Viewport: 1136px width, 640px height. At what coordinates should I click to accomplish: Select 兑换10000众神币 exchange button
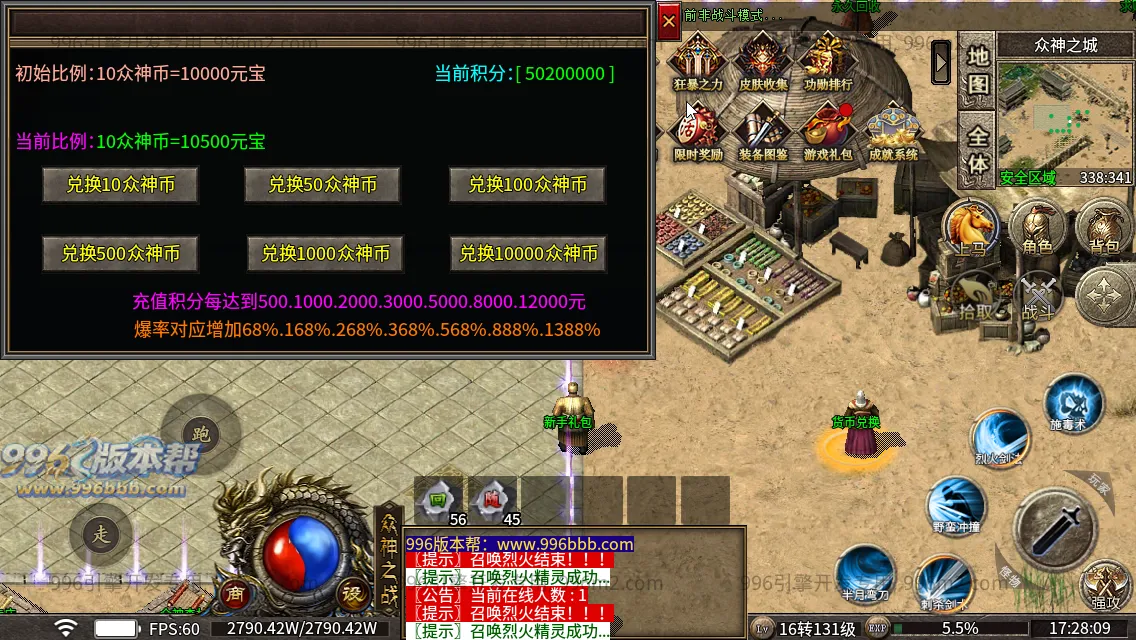pos(528,254)
